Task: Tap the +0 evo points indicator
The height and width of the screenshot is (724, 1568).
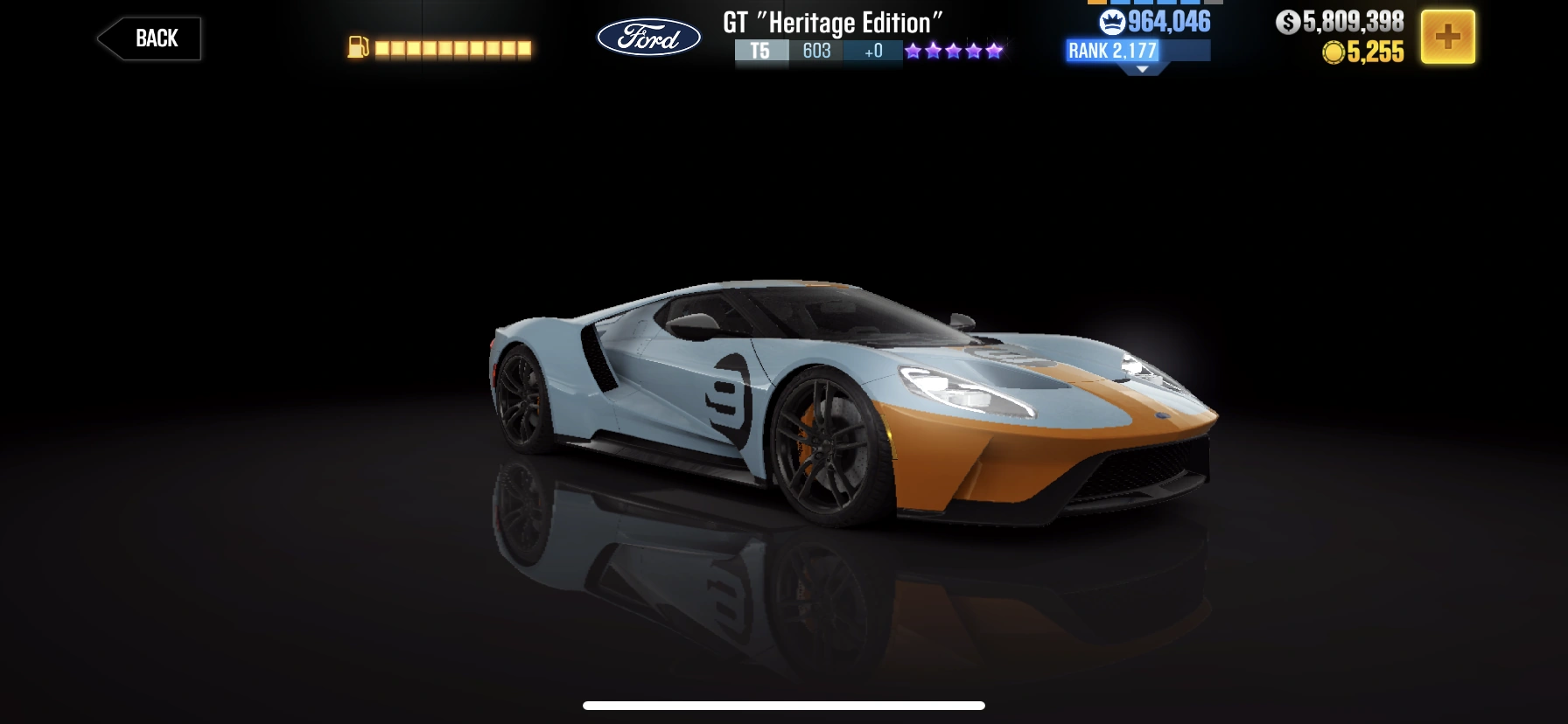Action: (872, 52)
